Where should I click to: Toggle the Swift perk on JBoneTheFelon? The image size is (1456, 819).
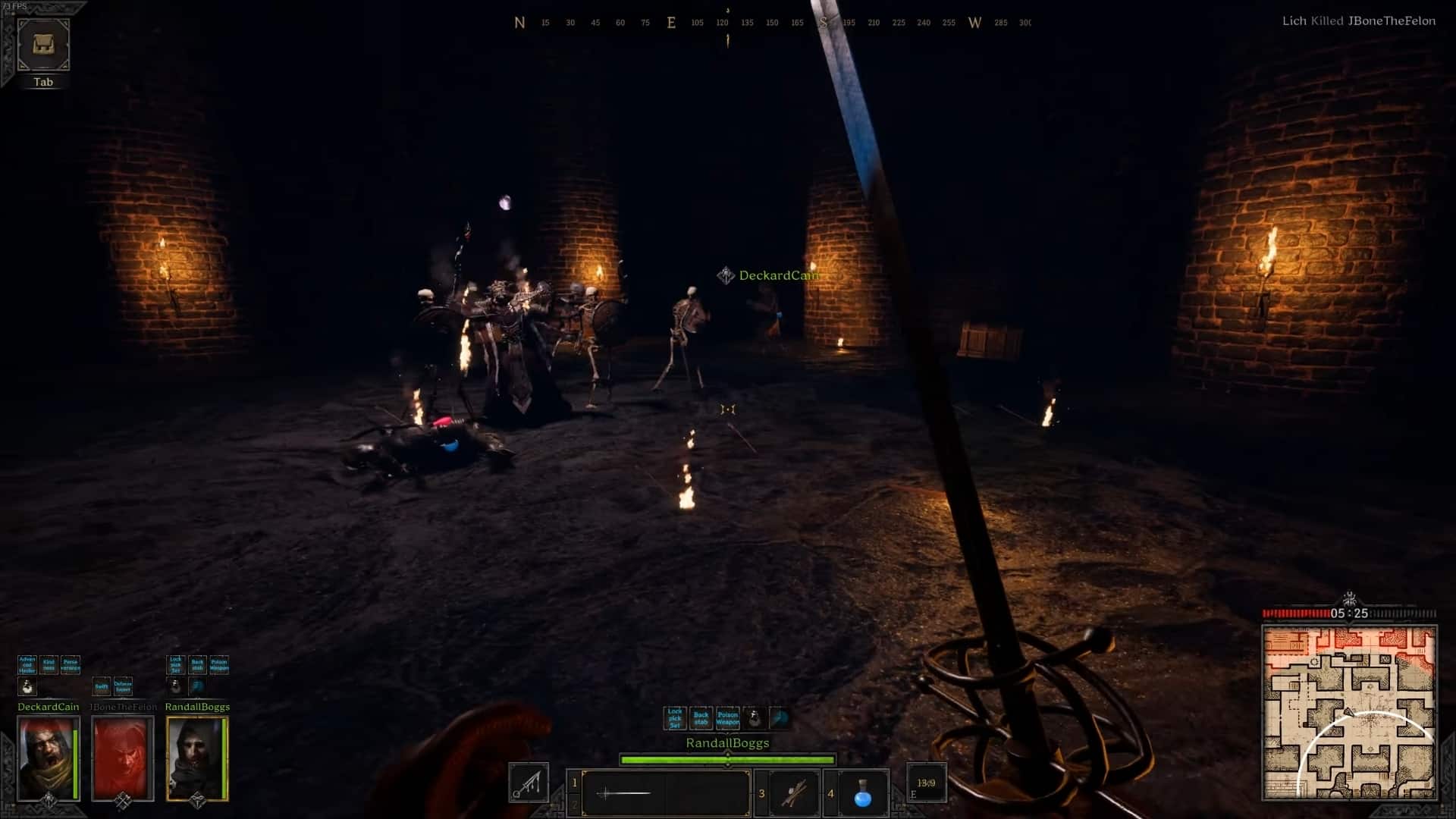(x=101, y=686)
